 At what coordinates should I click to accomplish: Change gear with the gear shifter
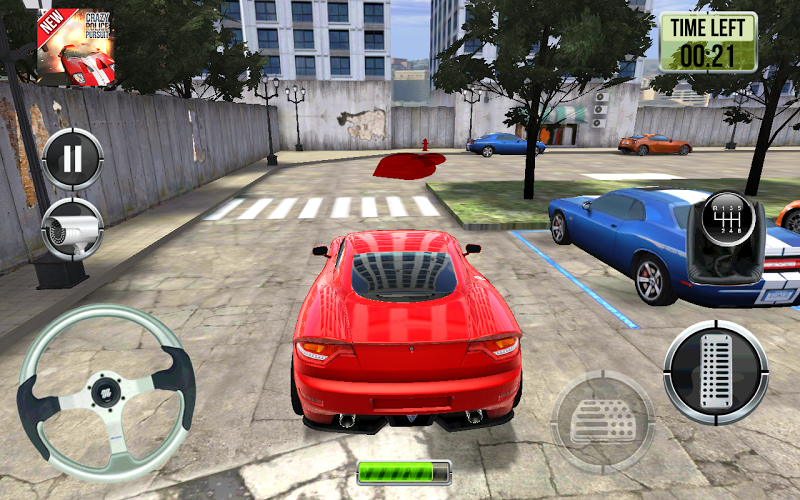click(x=732, y=238)
